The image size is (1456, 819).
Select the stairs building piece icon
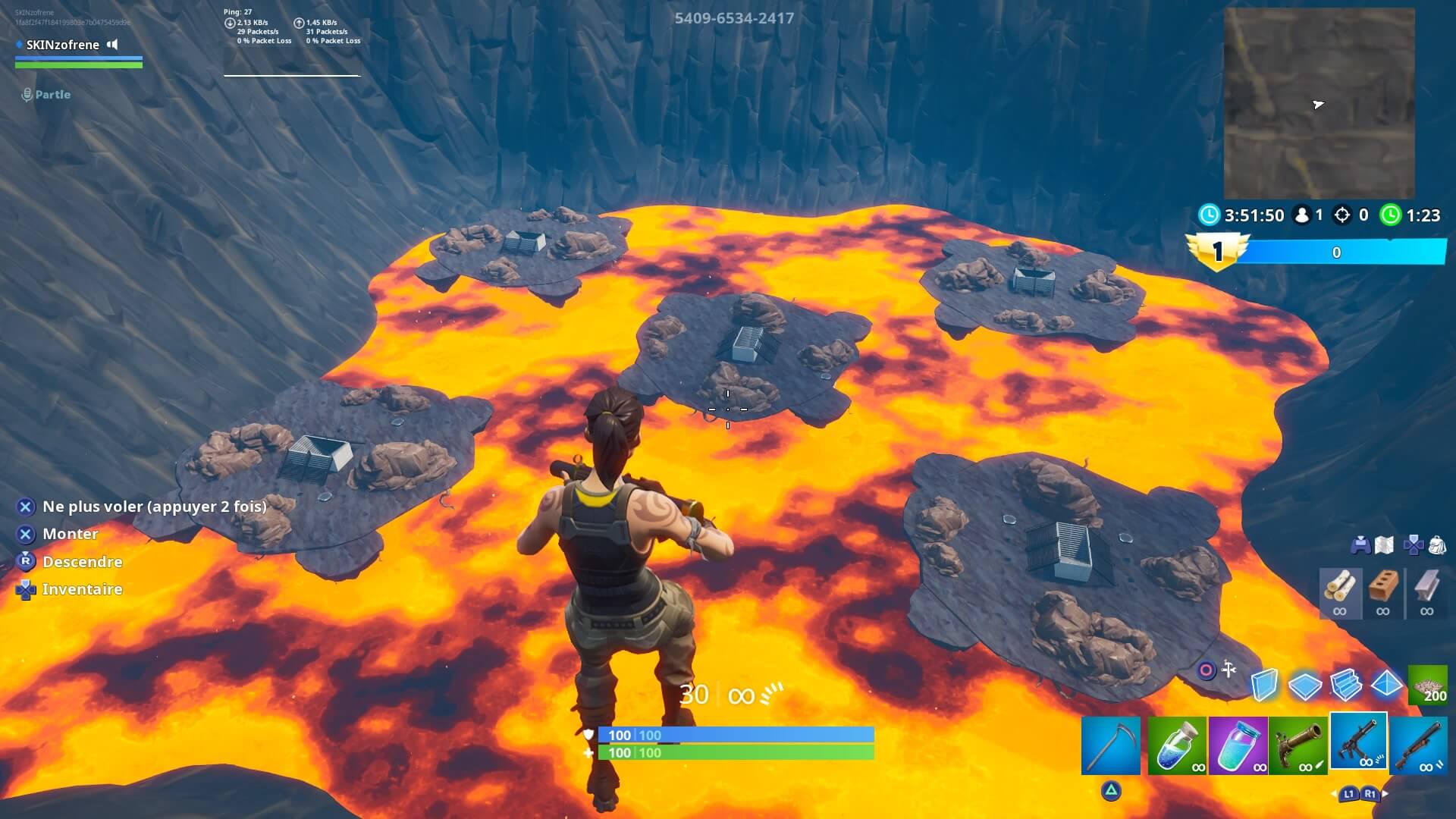[x=1345, y=685]
